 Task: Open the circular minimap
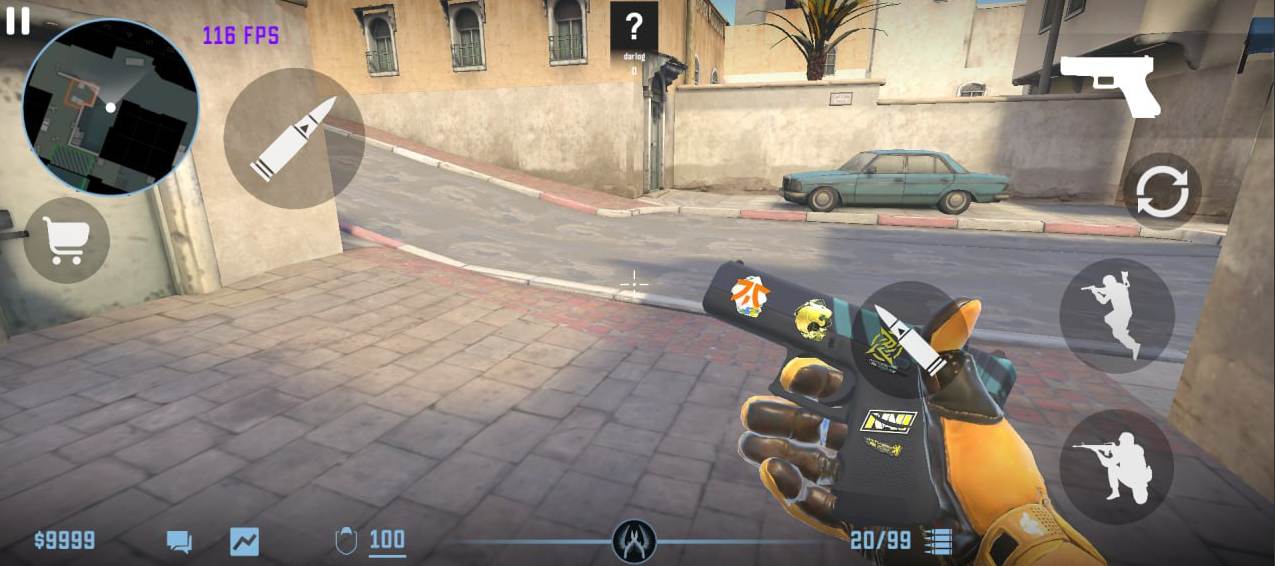point(110,106)
